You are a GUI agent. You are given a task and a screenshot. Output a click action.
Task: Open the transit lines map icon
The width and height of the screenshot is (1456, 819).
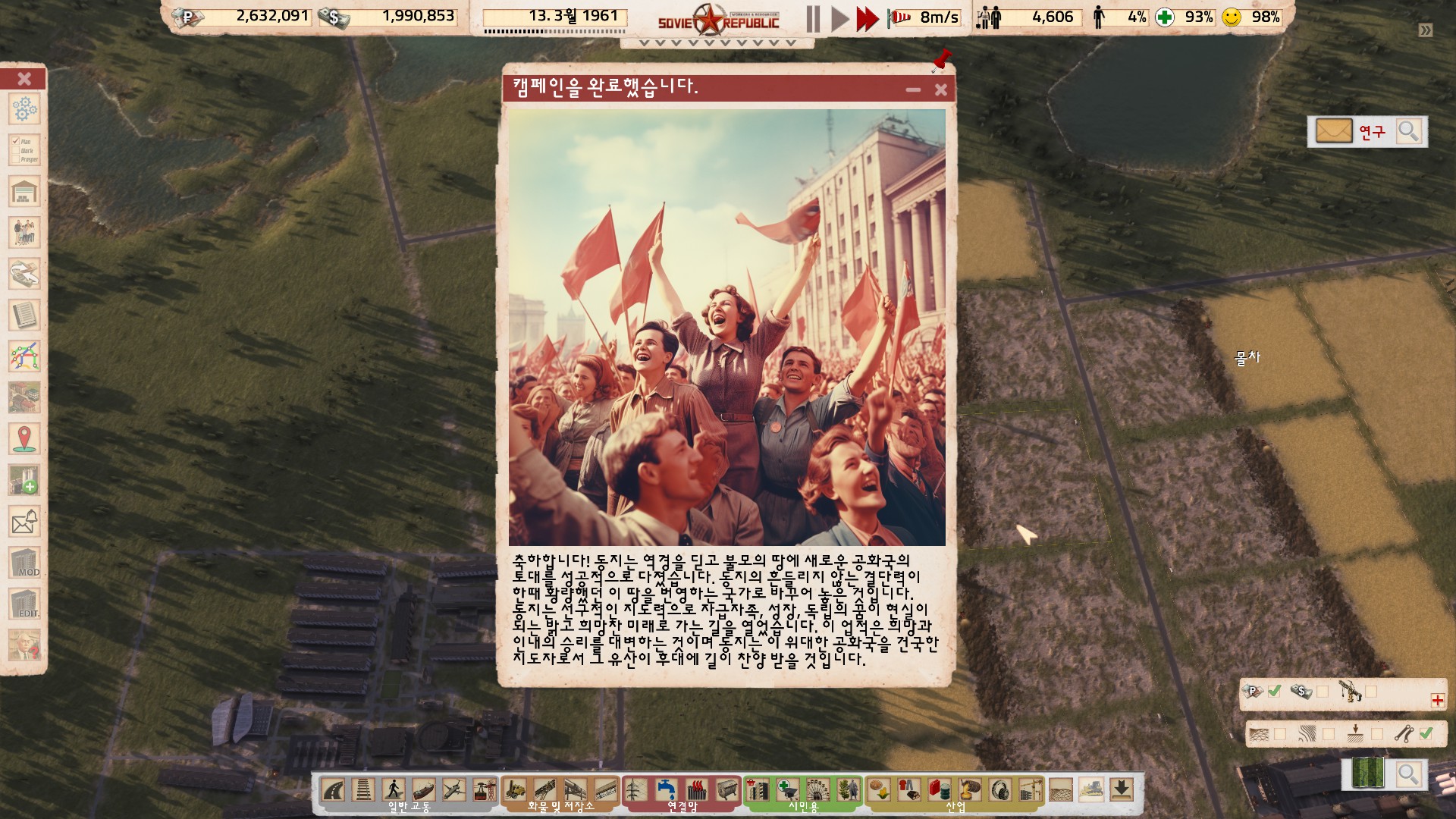tap(24, 356)
